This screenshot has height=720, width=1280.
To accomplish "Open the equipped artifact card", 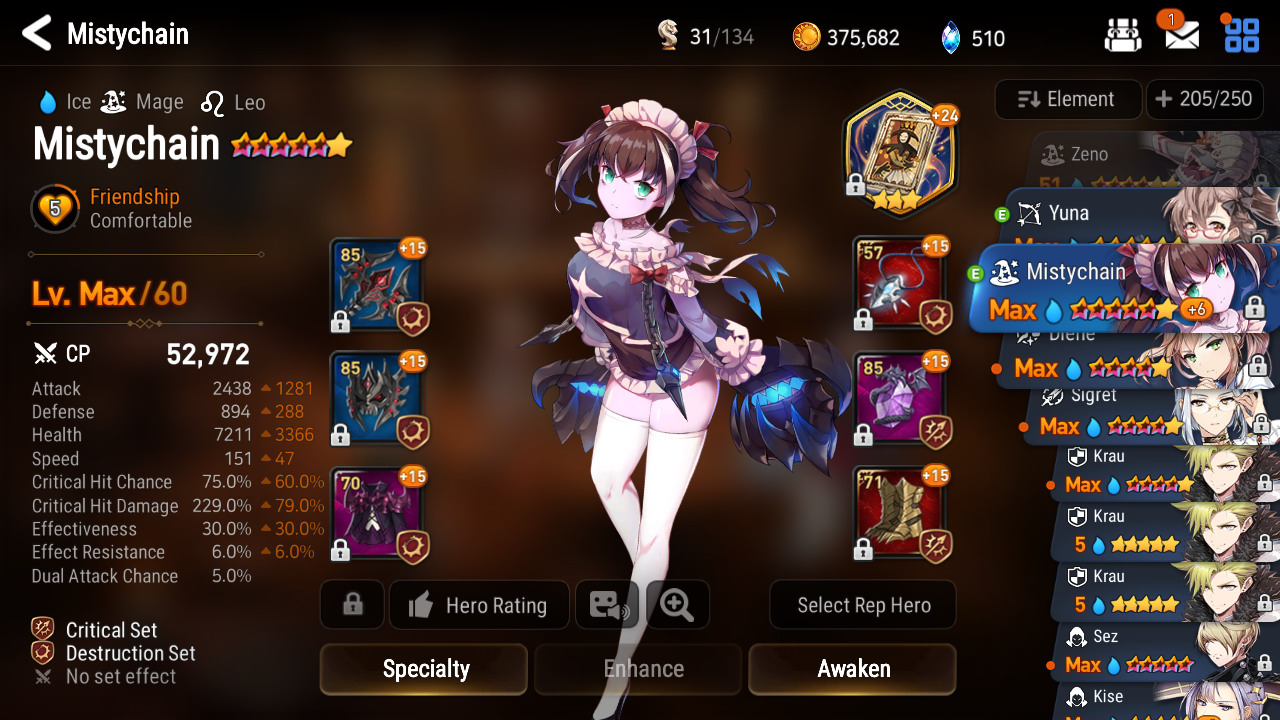I will 901,150.
